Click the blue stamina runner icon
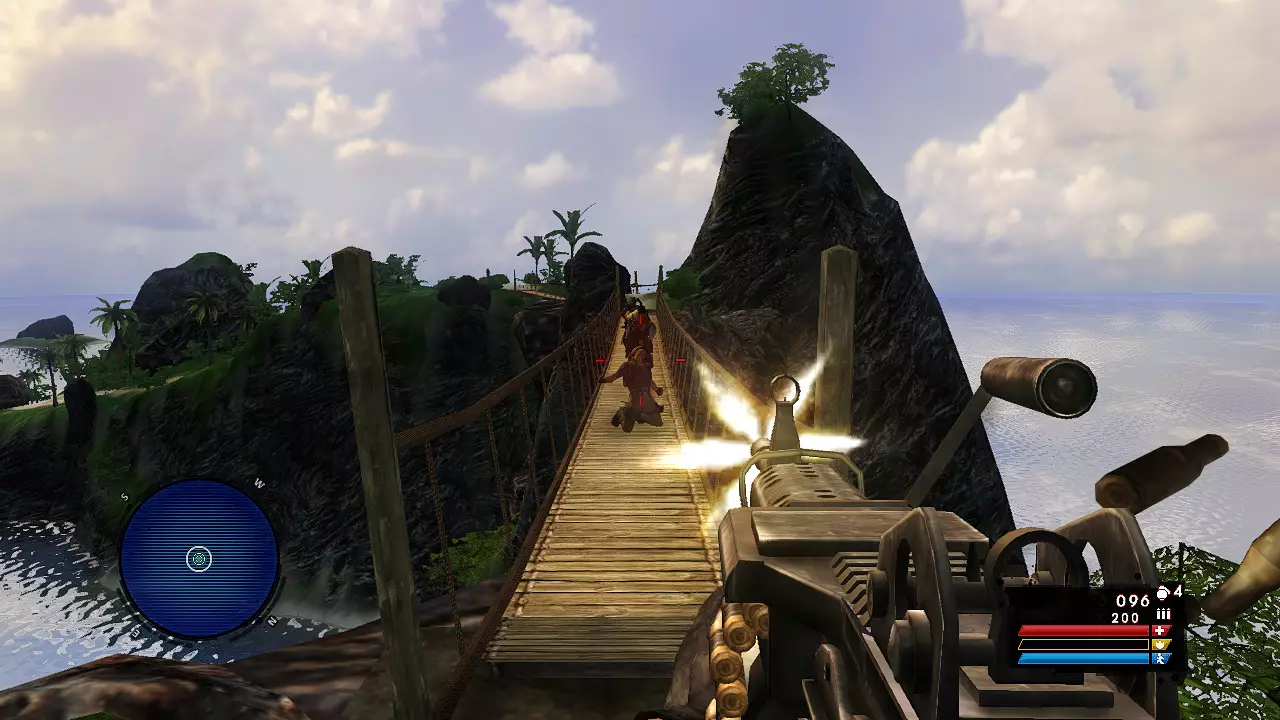 tap(1161, 657)
